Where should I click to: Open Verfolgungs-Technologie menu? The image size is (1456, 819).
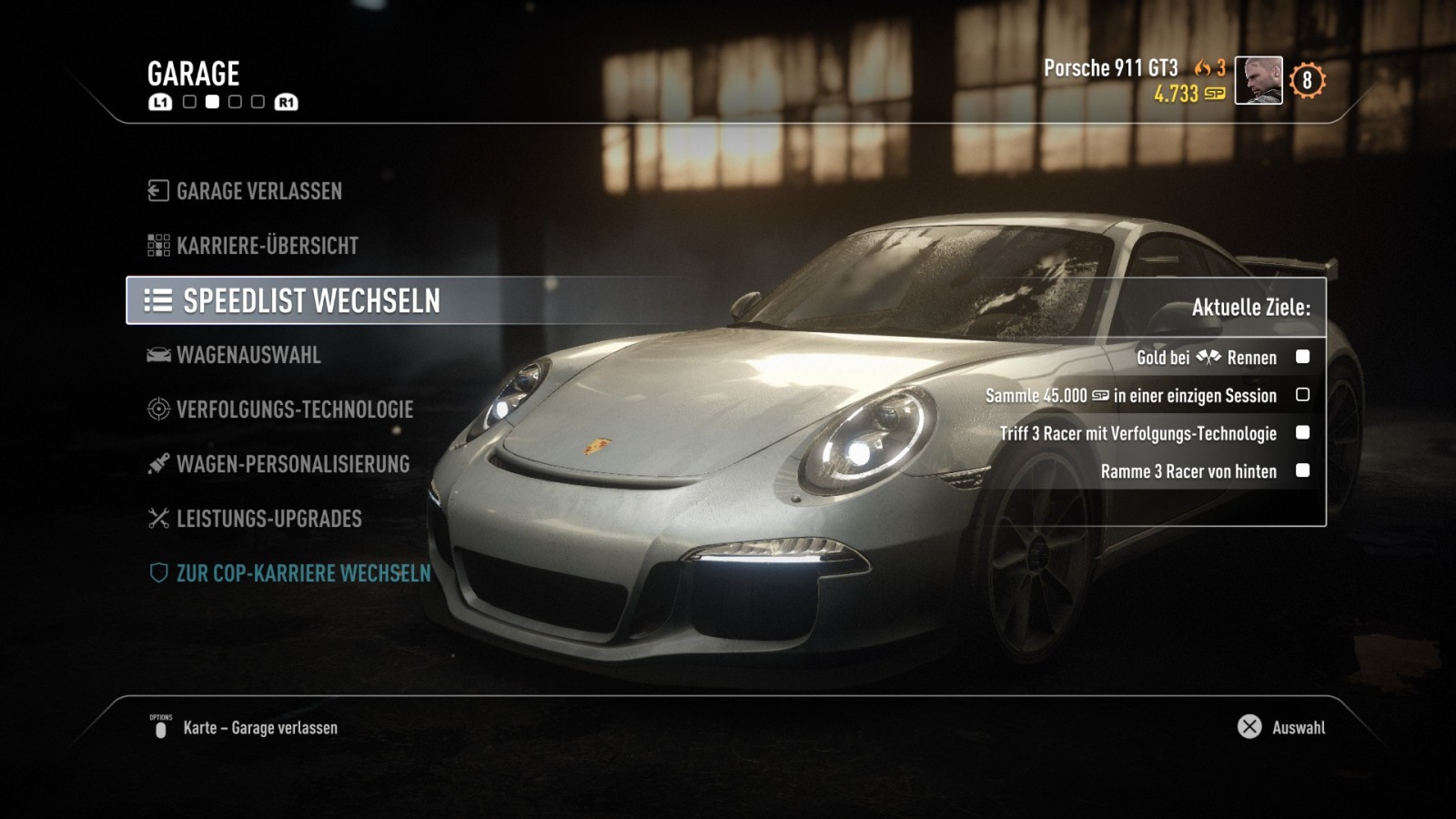[x=294, y=409]
